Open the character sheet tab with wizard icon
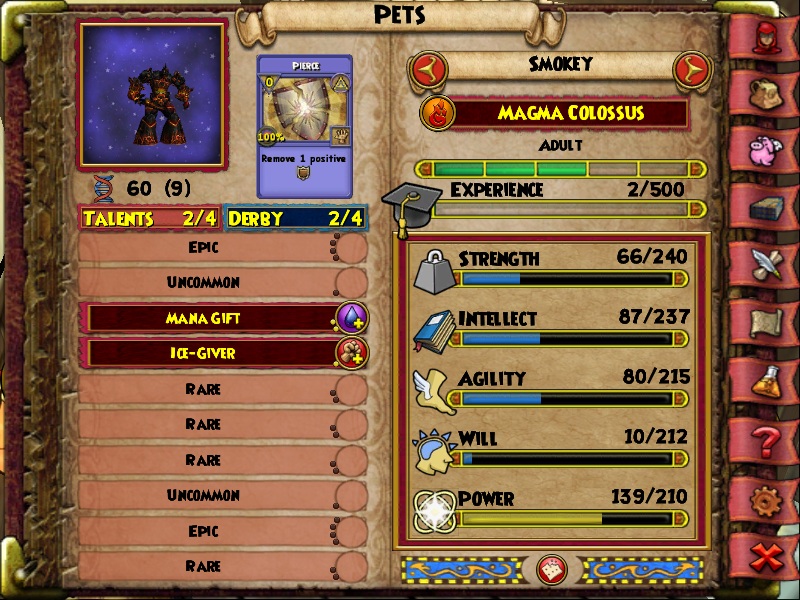 point(767,37)
